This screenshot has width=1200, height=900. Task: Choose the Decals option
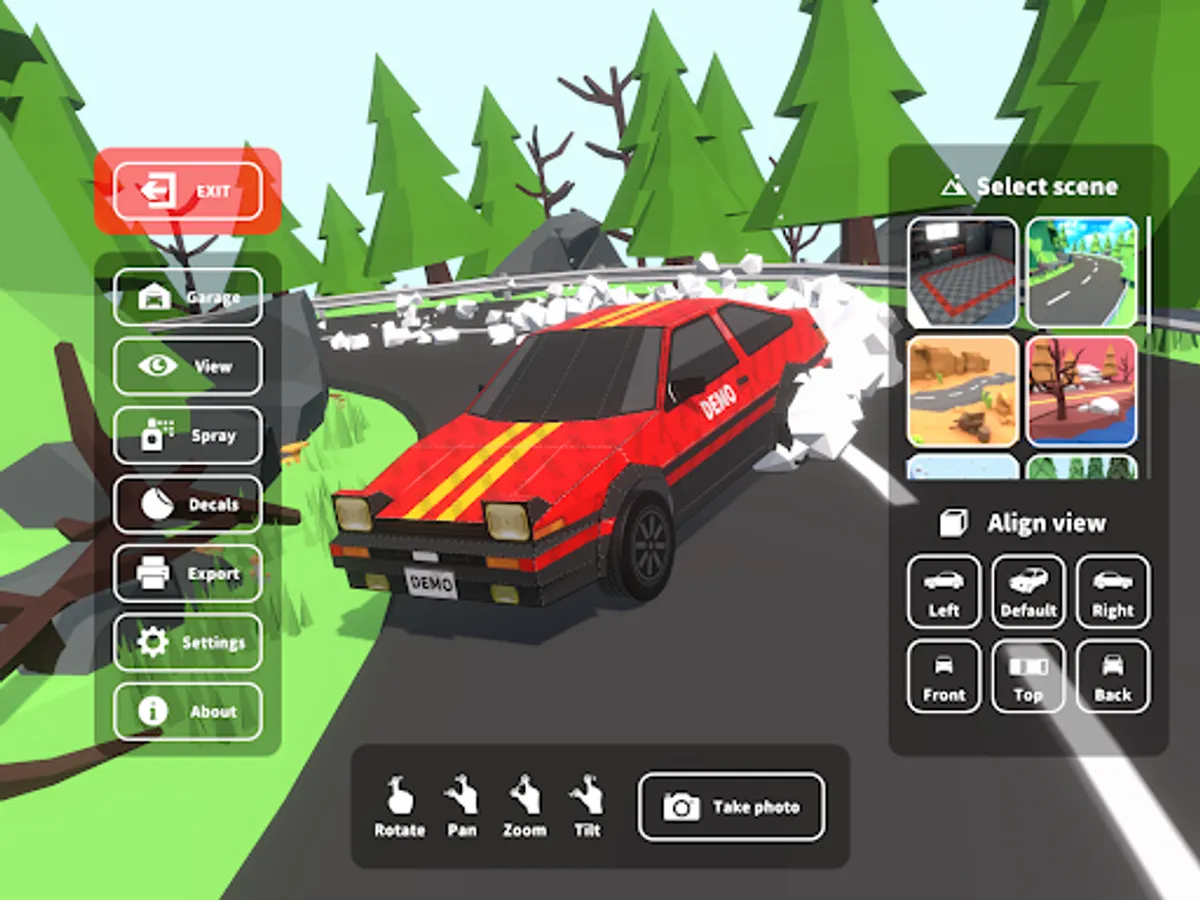tap(188, 504)
